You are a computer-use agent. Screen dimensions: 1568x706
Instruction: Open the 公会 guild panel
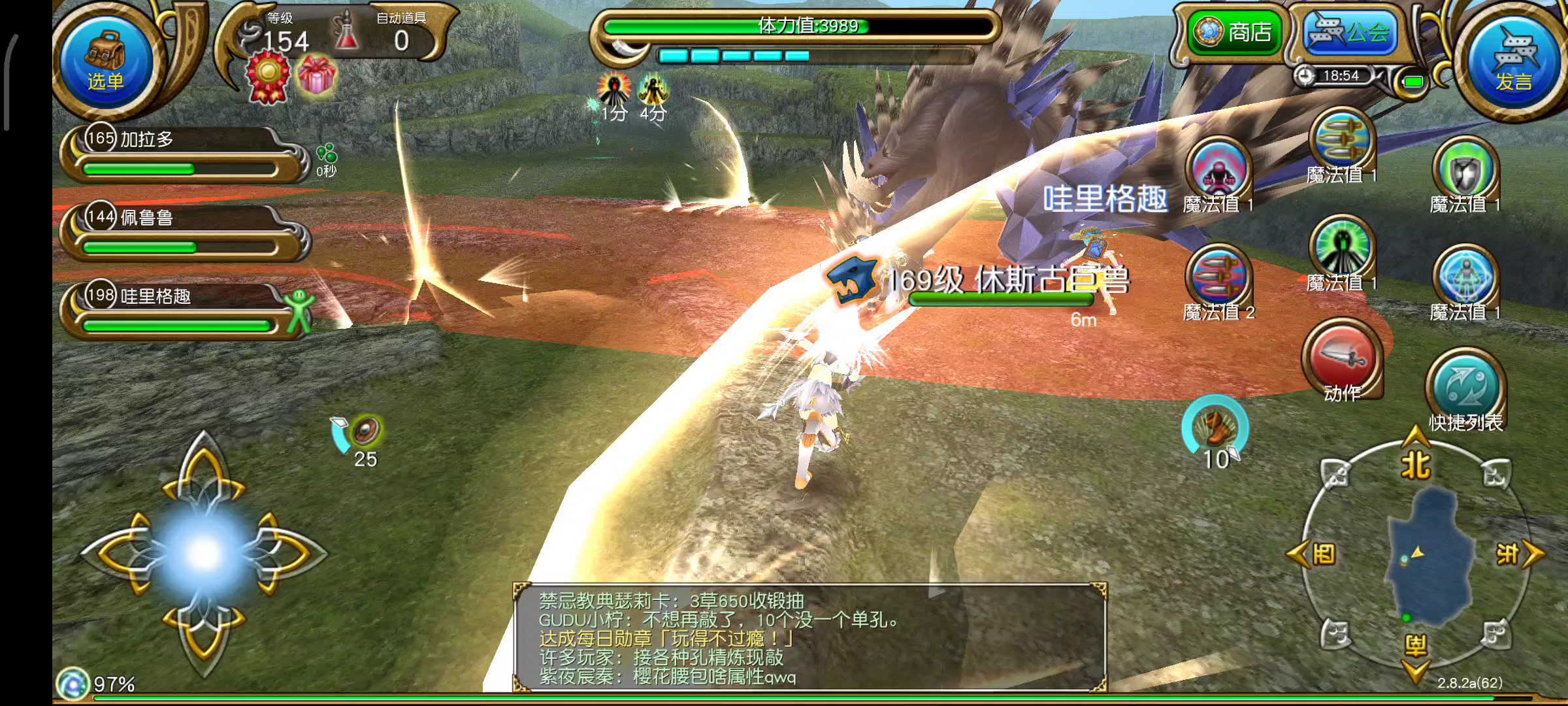pyautogui.click(x=1350, y=32)
